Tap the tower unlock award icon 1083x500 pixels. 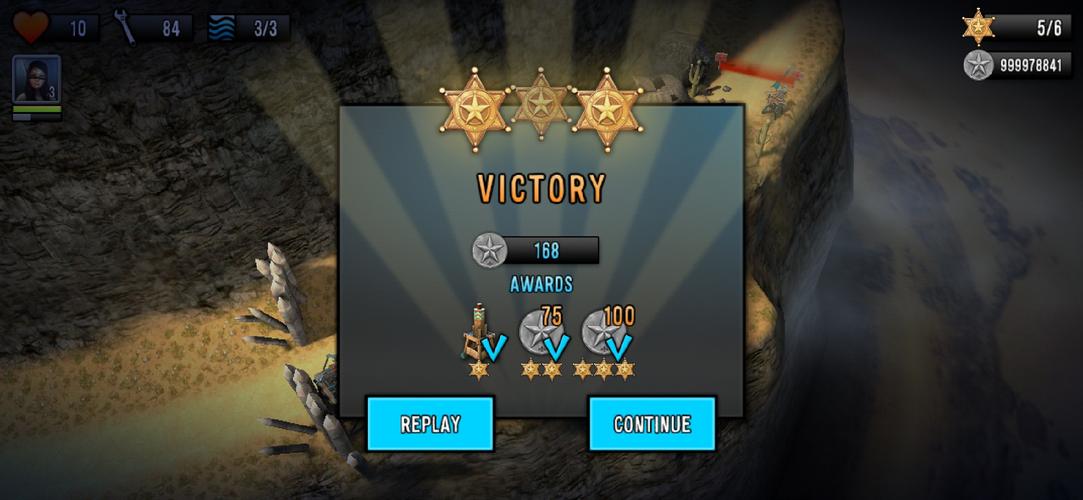(480, 335)
